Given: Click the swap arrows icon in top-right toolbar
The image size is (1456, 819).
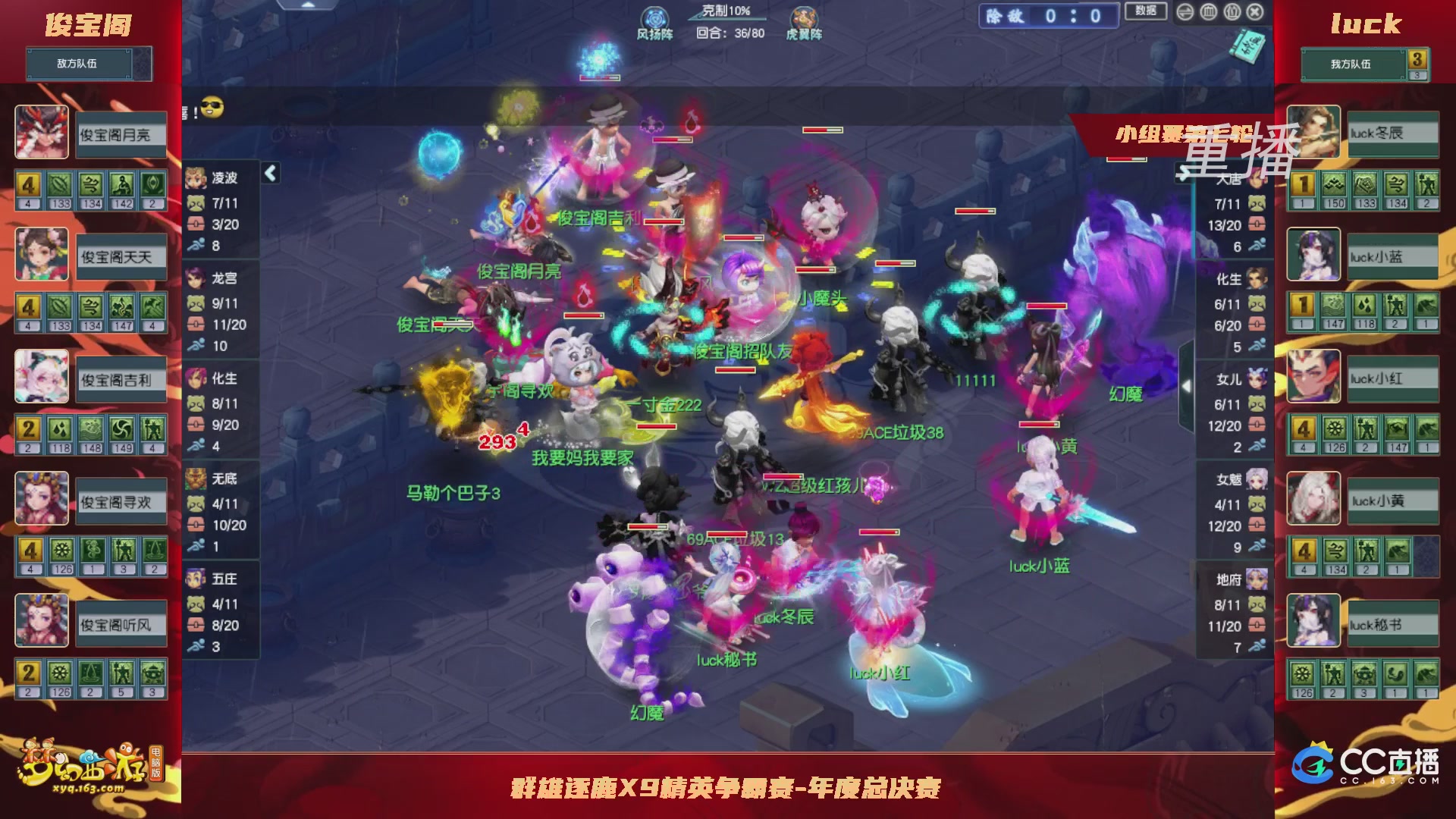Looking at the screenshot, I should (x=1185, y=12).
